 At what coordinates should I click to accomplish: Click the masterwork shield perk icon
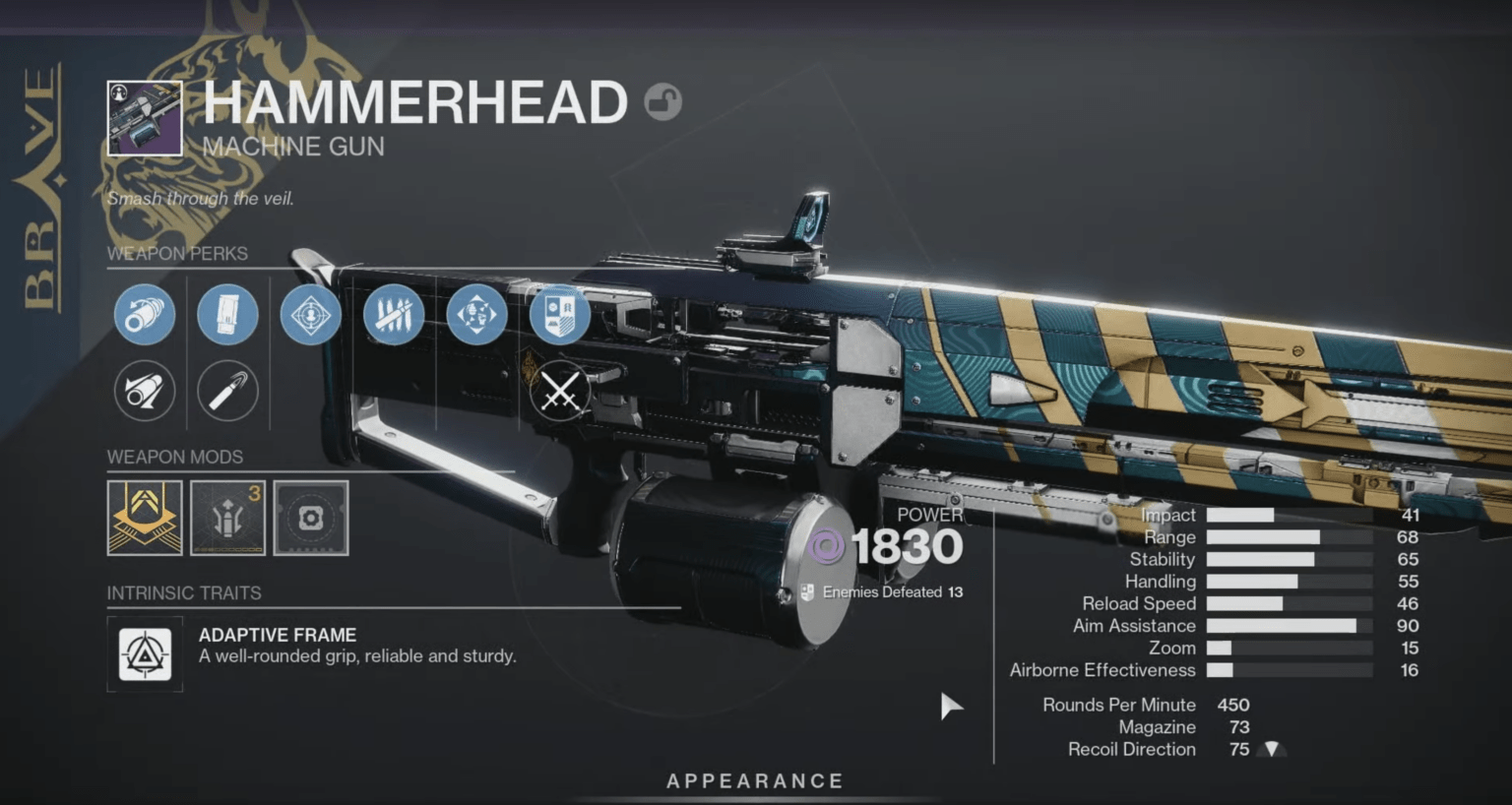point(559,315)
